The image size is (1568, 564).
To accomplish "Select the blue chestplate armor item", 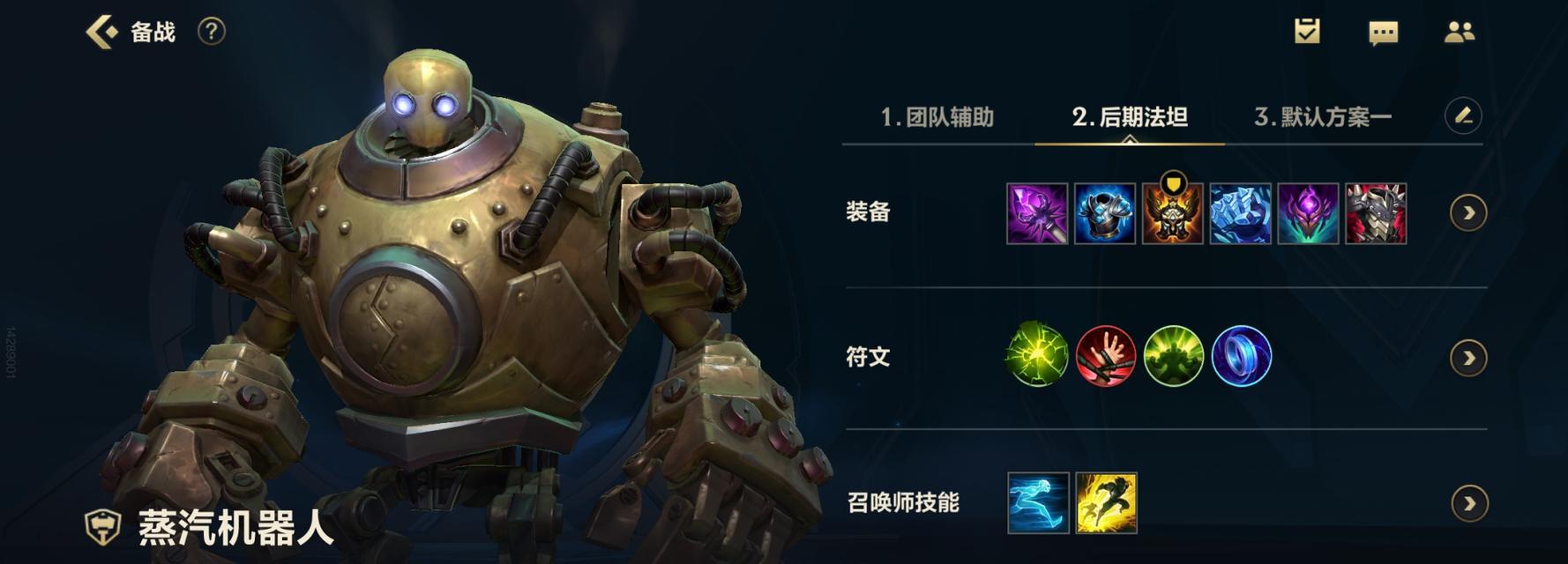I will pyautogui.click(x=1105, y=213).
